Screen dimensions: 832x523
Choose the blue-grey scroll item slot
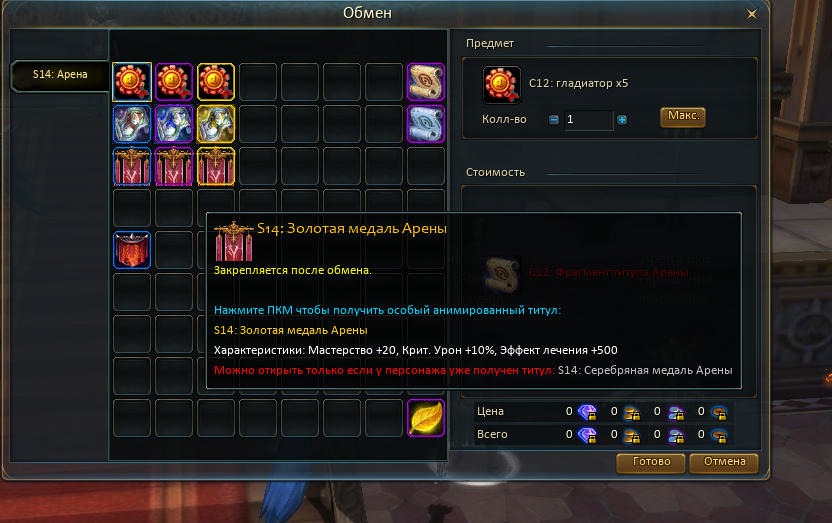coord(426,124)
